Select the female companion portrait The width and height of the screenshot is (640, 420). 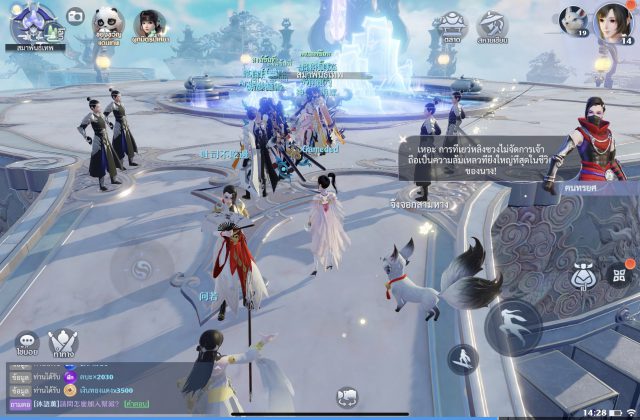pyautogui.click(x=151, y=22)
